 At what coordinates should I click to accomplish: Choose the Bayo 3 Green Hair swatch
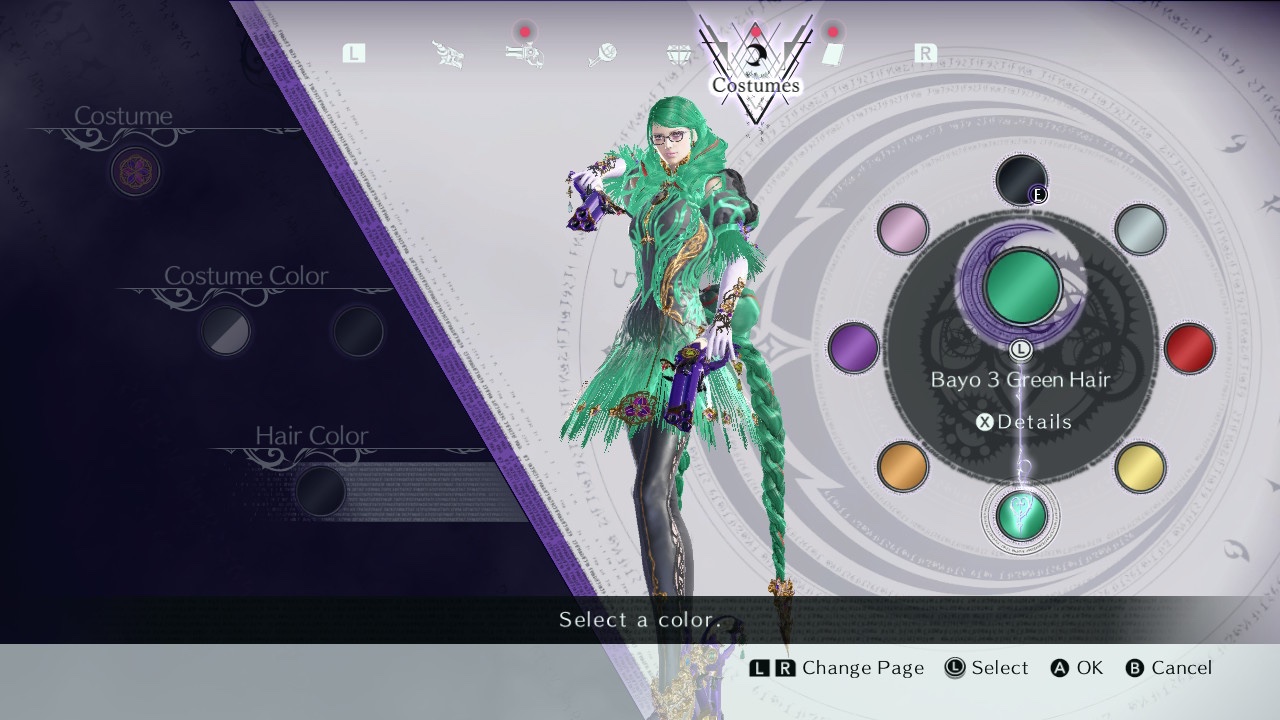[1021, 515]
